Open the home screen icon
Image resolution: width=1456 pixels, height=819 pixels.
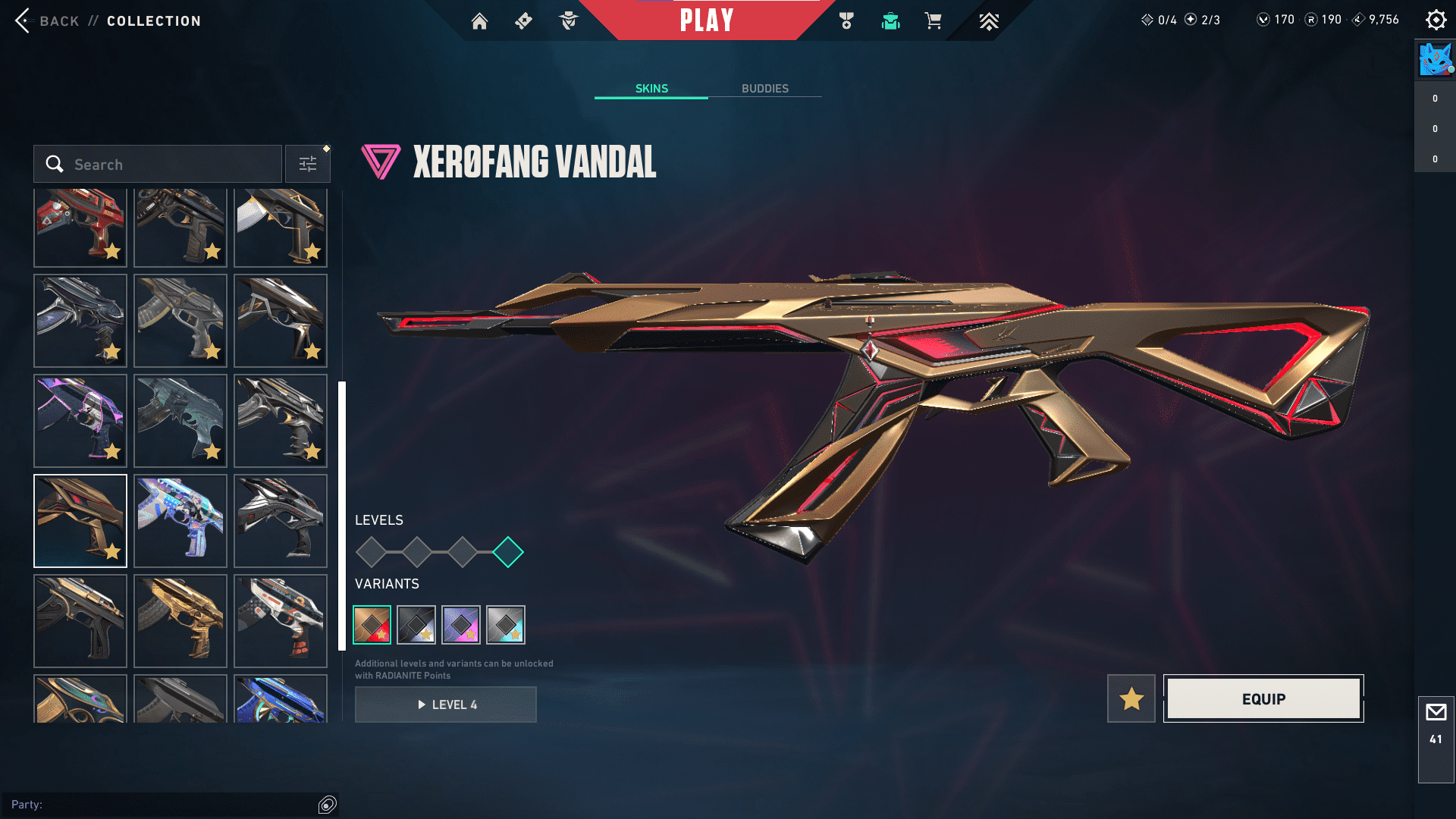point(479,21)
